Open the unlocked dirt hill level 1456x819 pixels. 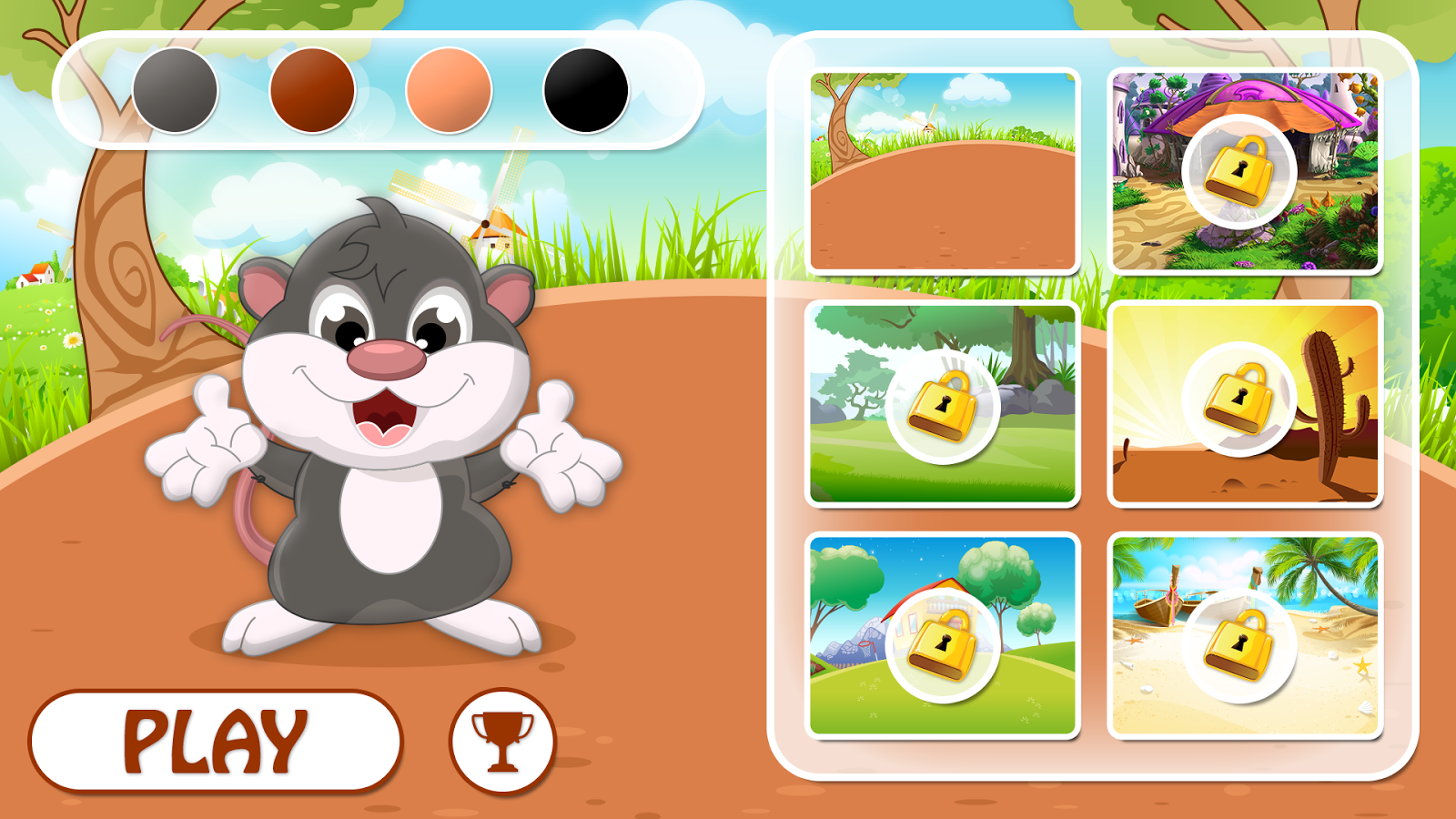tap(943, 170)
